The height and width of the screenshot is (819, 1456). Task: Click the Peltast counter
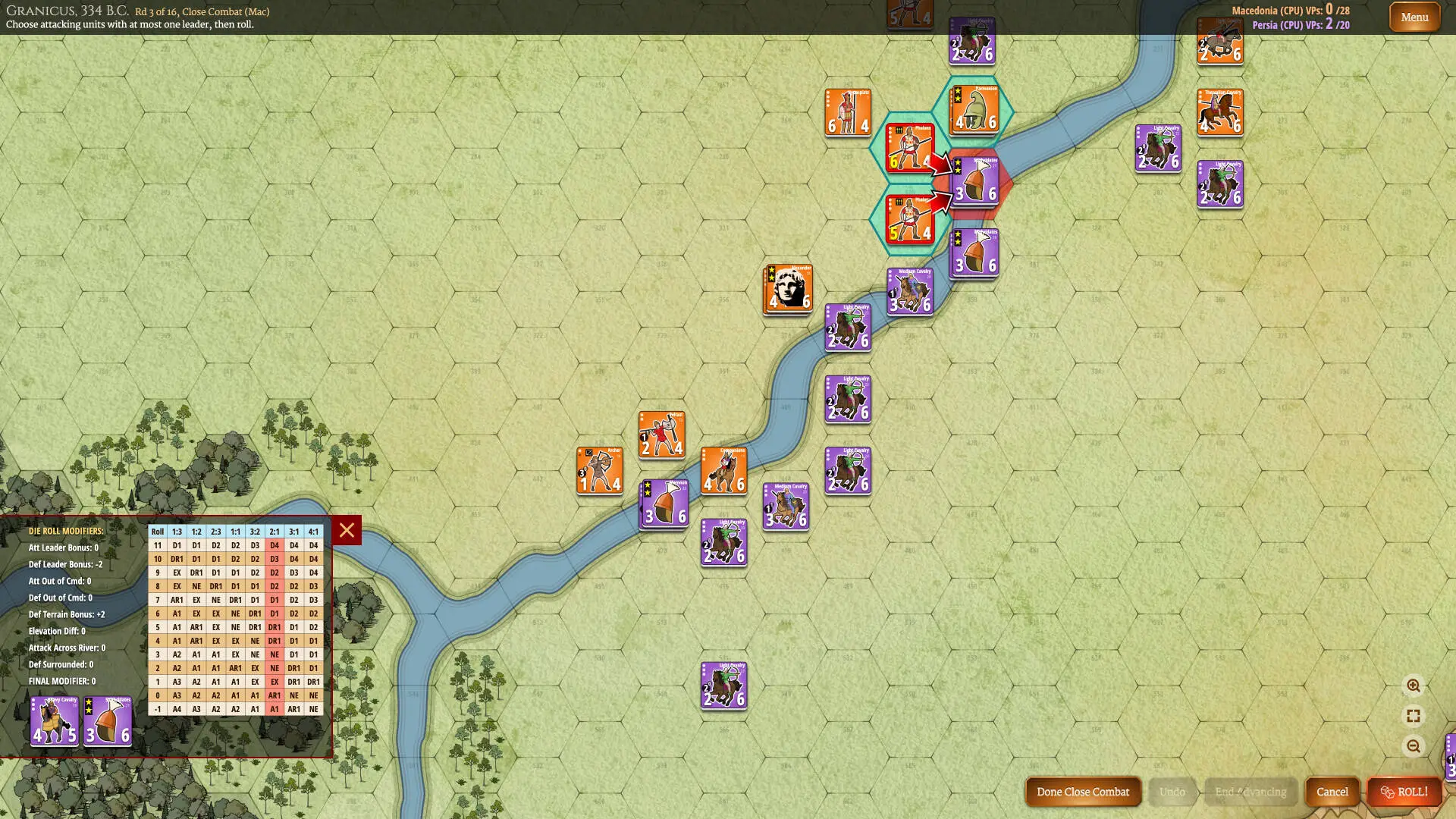click(661, 434)
